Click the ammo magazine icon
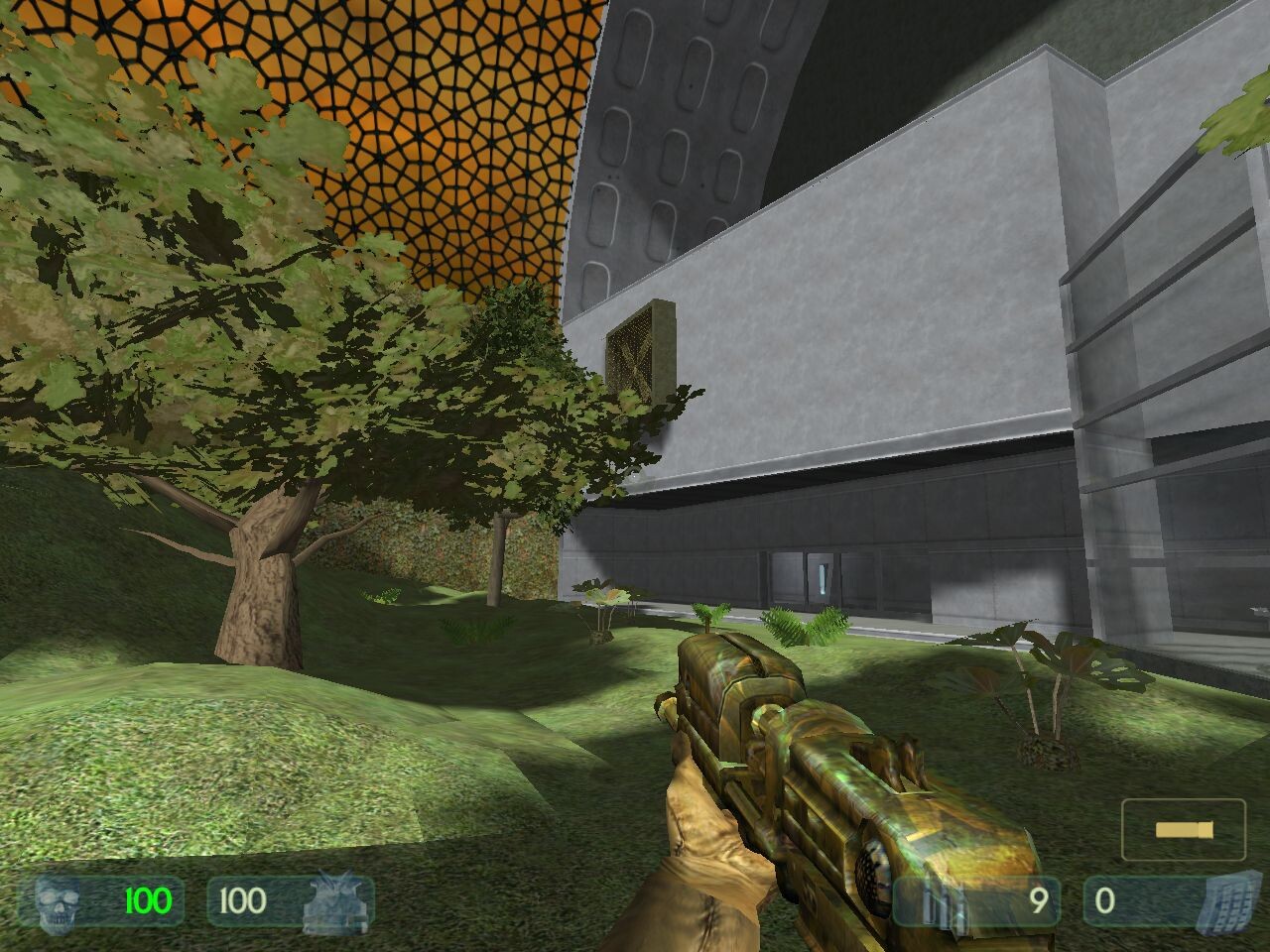This screenshot has height=952, width=1270. pyautogui.click(x=931, y=902)
